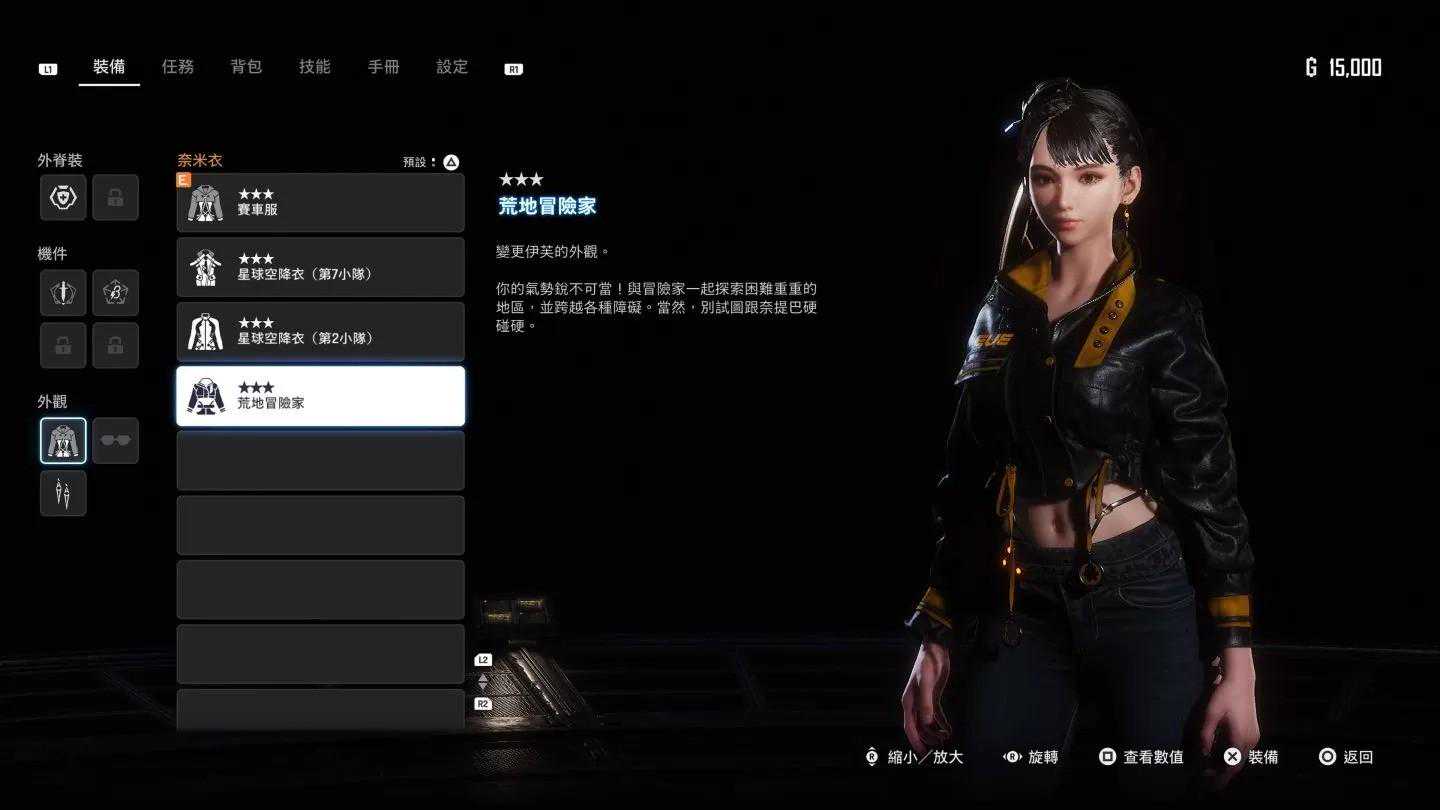1440x810 pixels.
Task: Select the 賽車服 nano suit
Action: 320,203
